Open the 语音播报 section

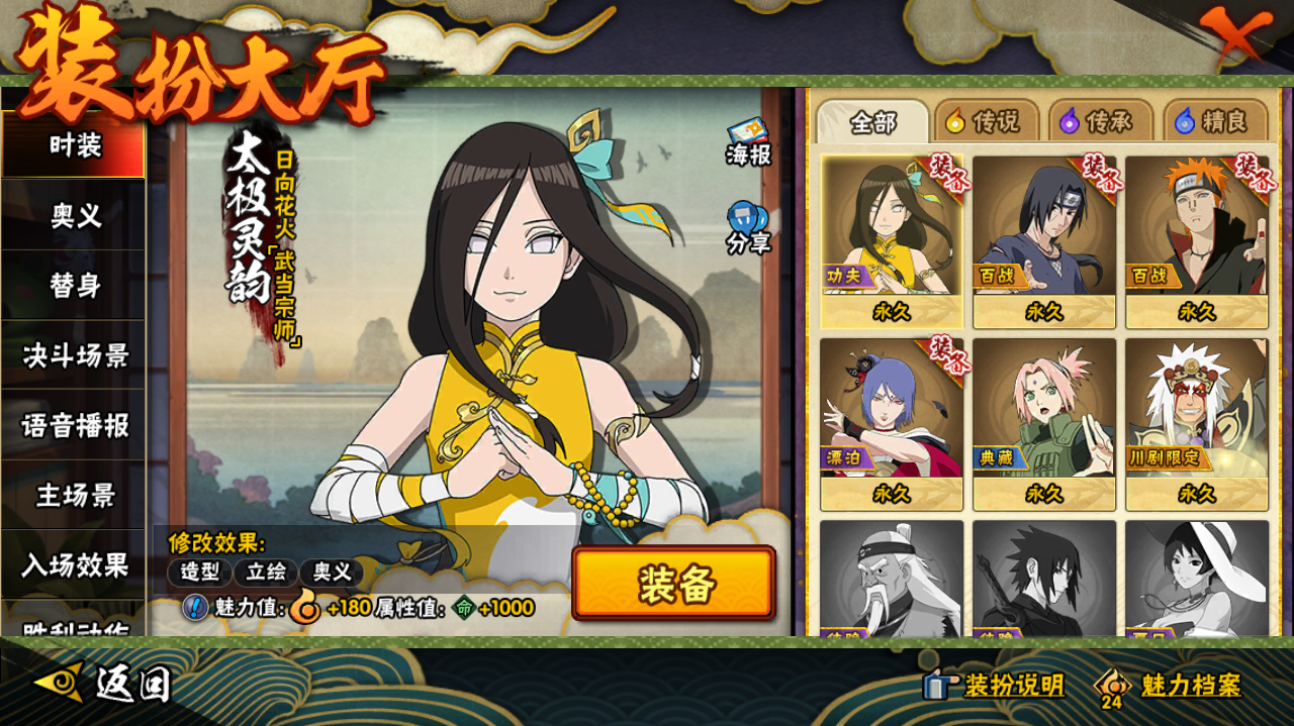pos(74,426)
